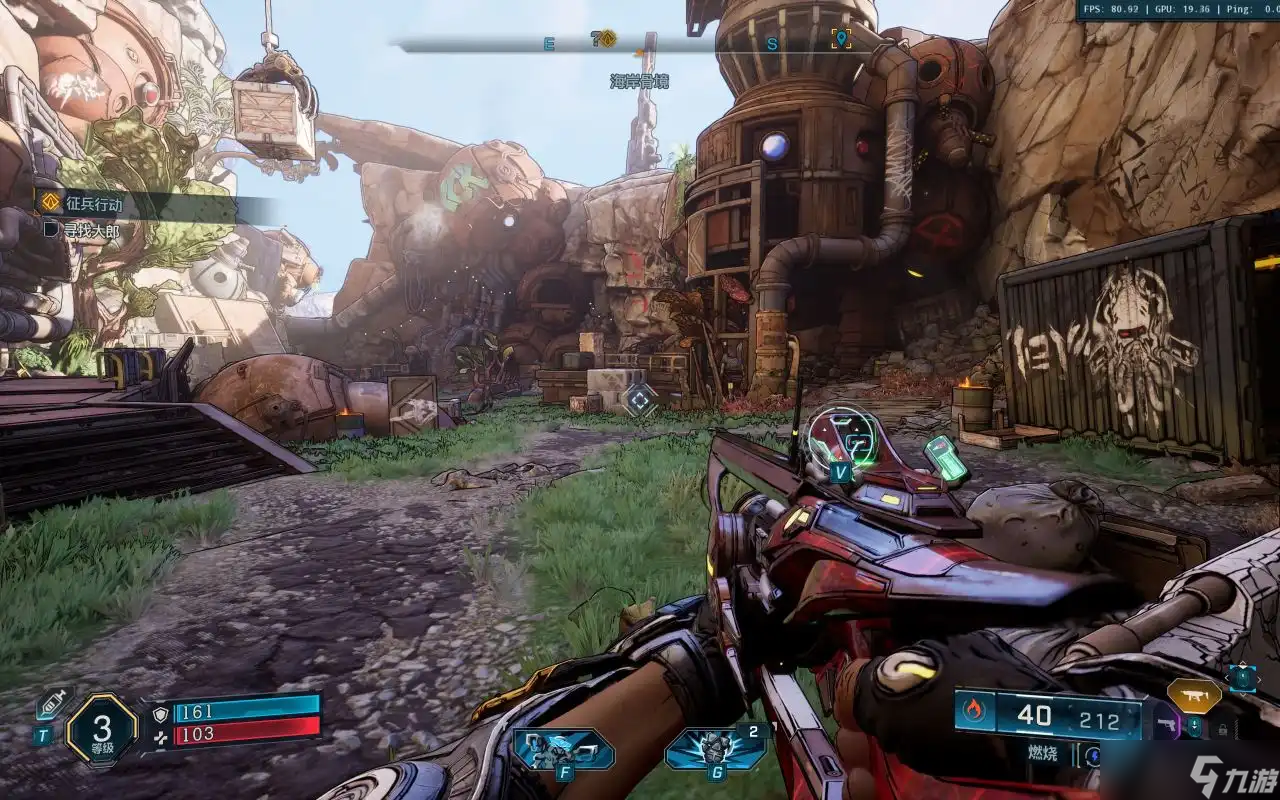The height and width of the screenshot is (800, 1280).
Task: Switch to the purple pistol weapon slot
Action: coord(1167,723)
